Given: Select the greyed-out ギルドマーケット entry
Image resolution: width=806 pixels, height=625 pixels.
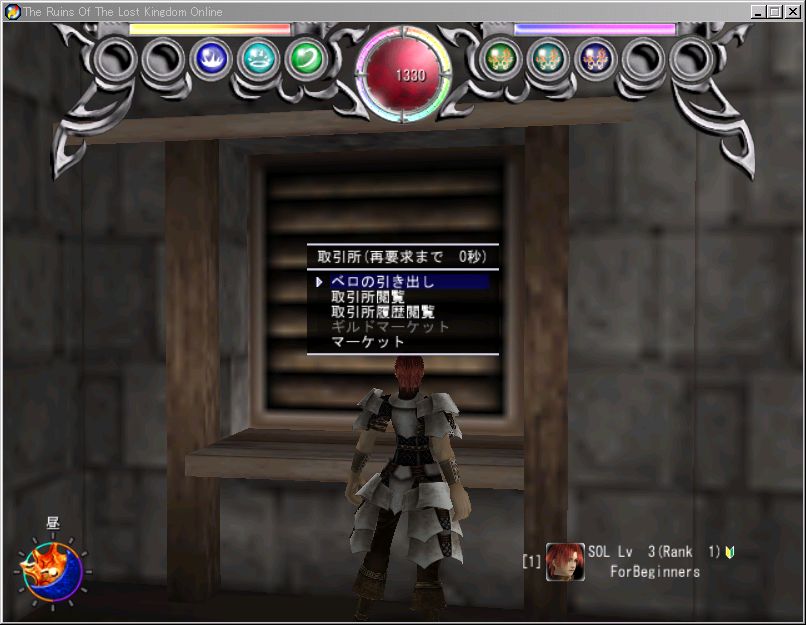Looking at the screenshot, I should (390, 327).
